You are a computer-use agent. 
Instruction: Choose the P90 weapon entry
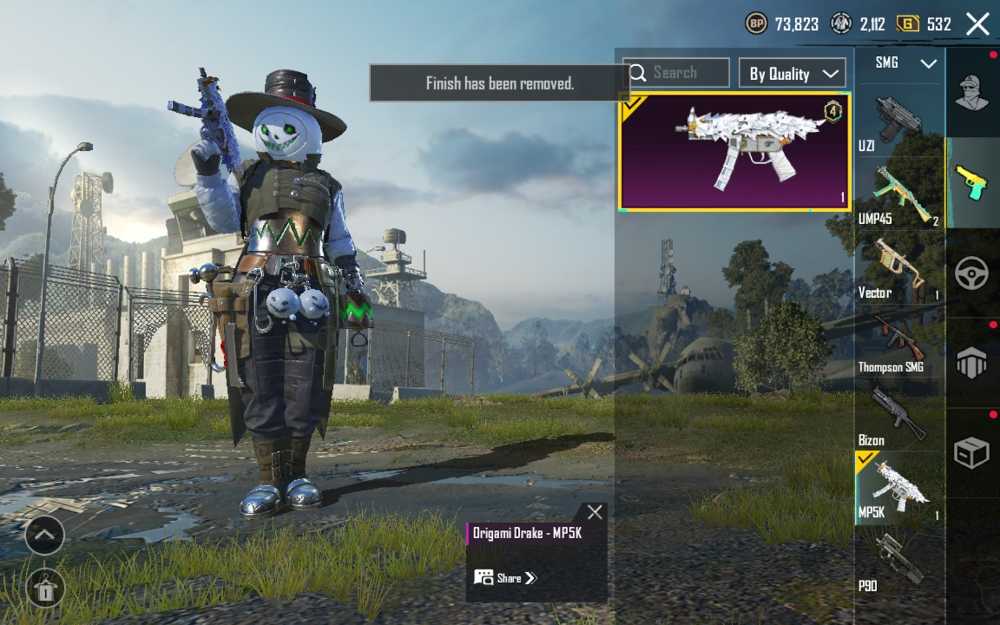coord(898,562)
